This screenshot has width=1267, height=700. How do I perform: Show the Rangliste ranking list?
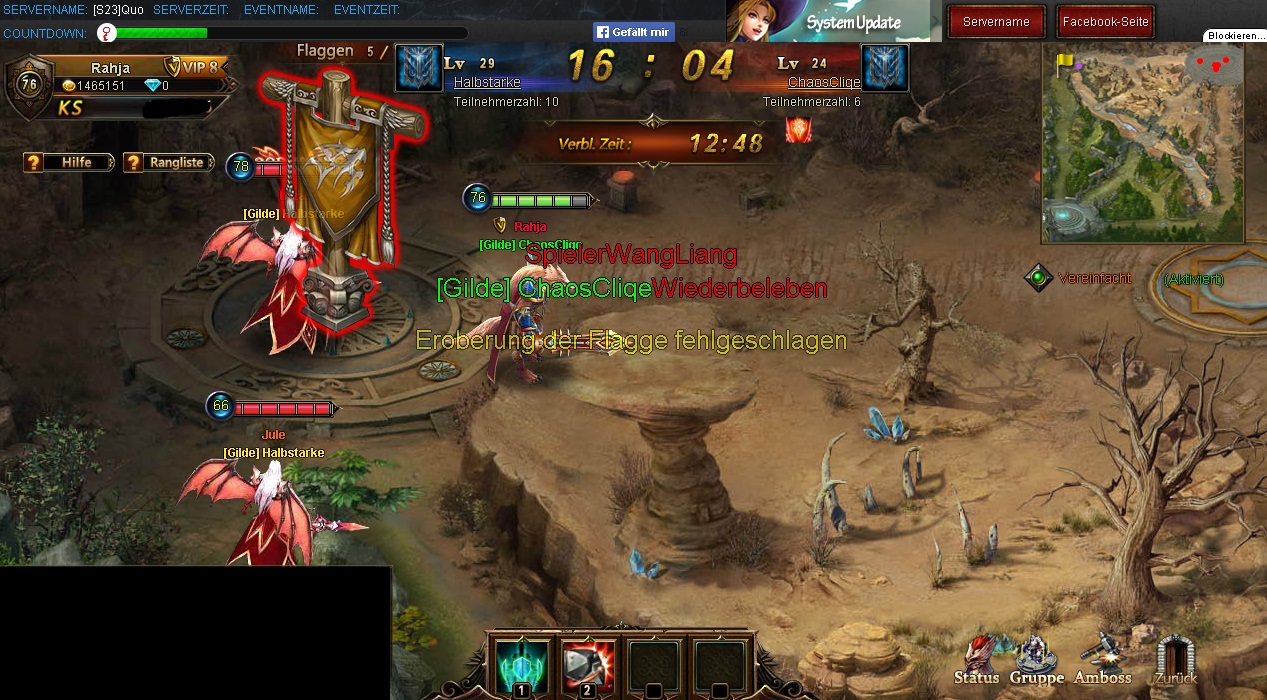pos(168,162)
